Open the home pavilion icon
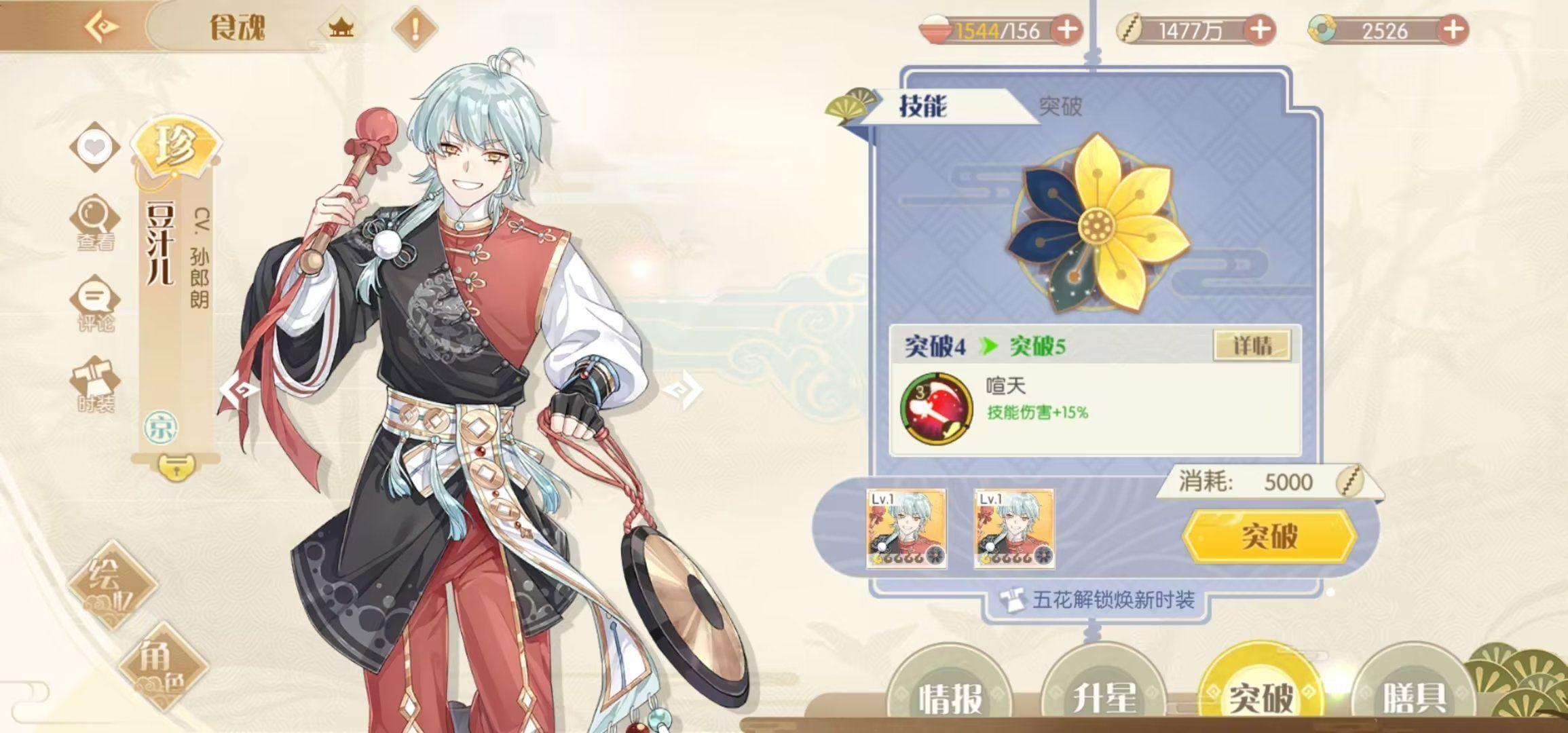Screen dimensions: 1568x733 pyautogui.click(x=341, y=29)
